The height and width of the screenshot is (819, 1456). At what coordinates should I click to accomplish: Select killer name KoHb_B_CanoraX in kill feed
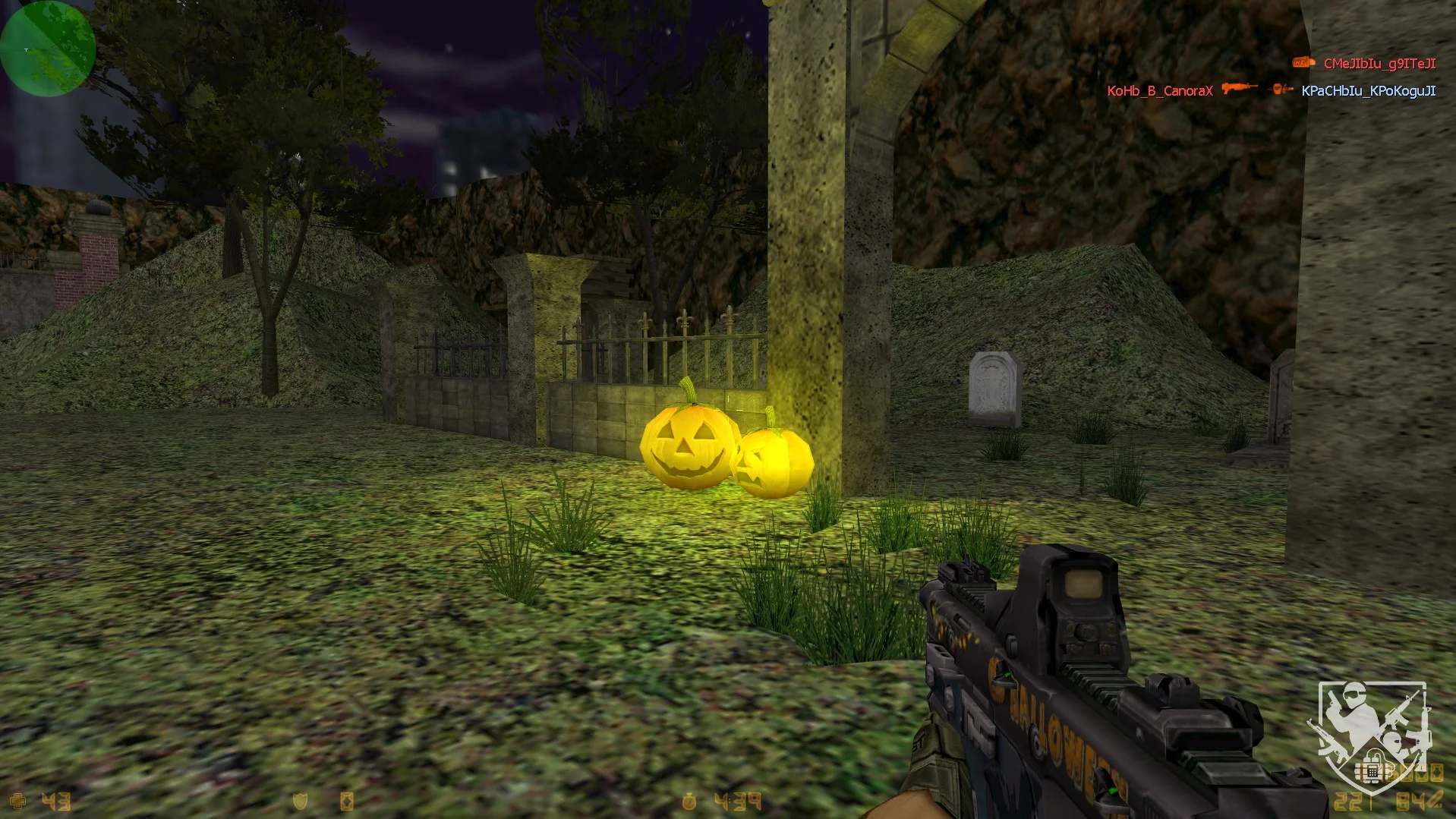pos(1159,91)
